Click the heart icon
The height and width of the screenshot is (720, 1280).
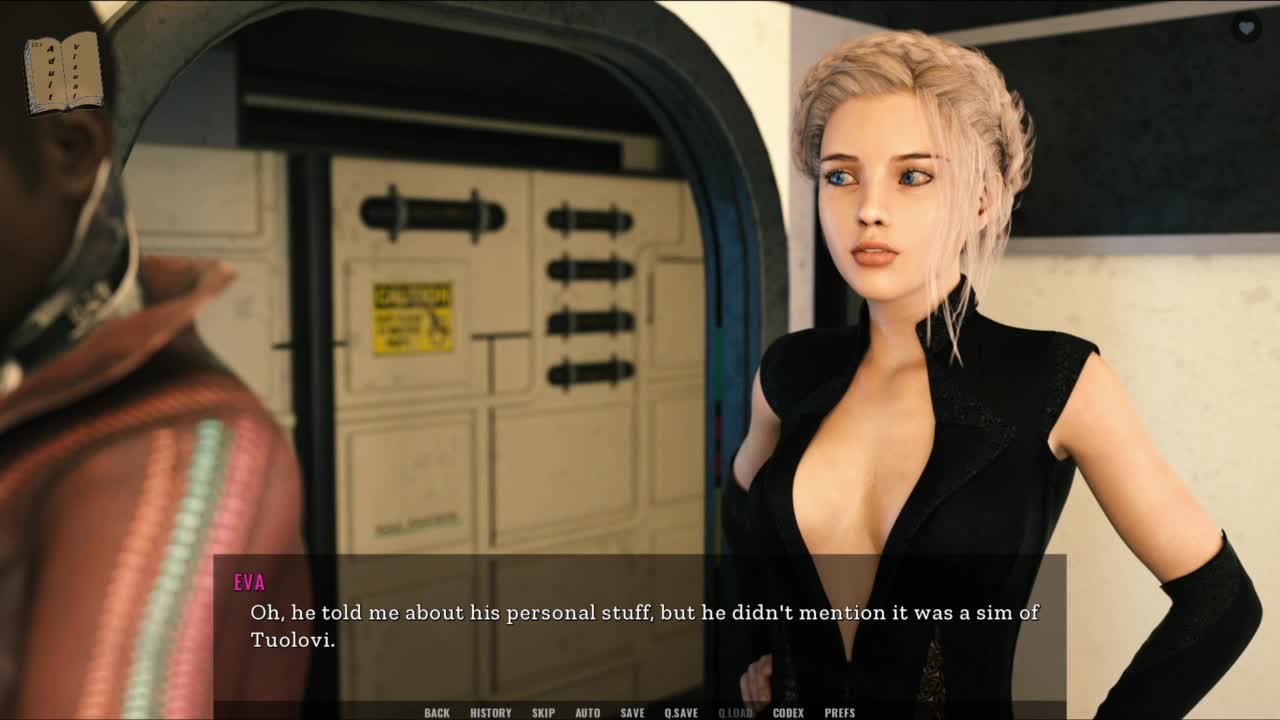click(1246, 28)
